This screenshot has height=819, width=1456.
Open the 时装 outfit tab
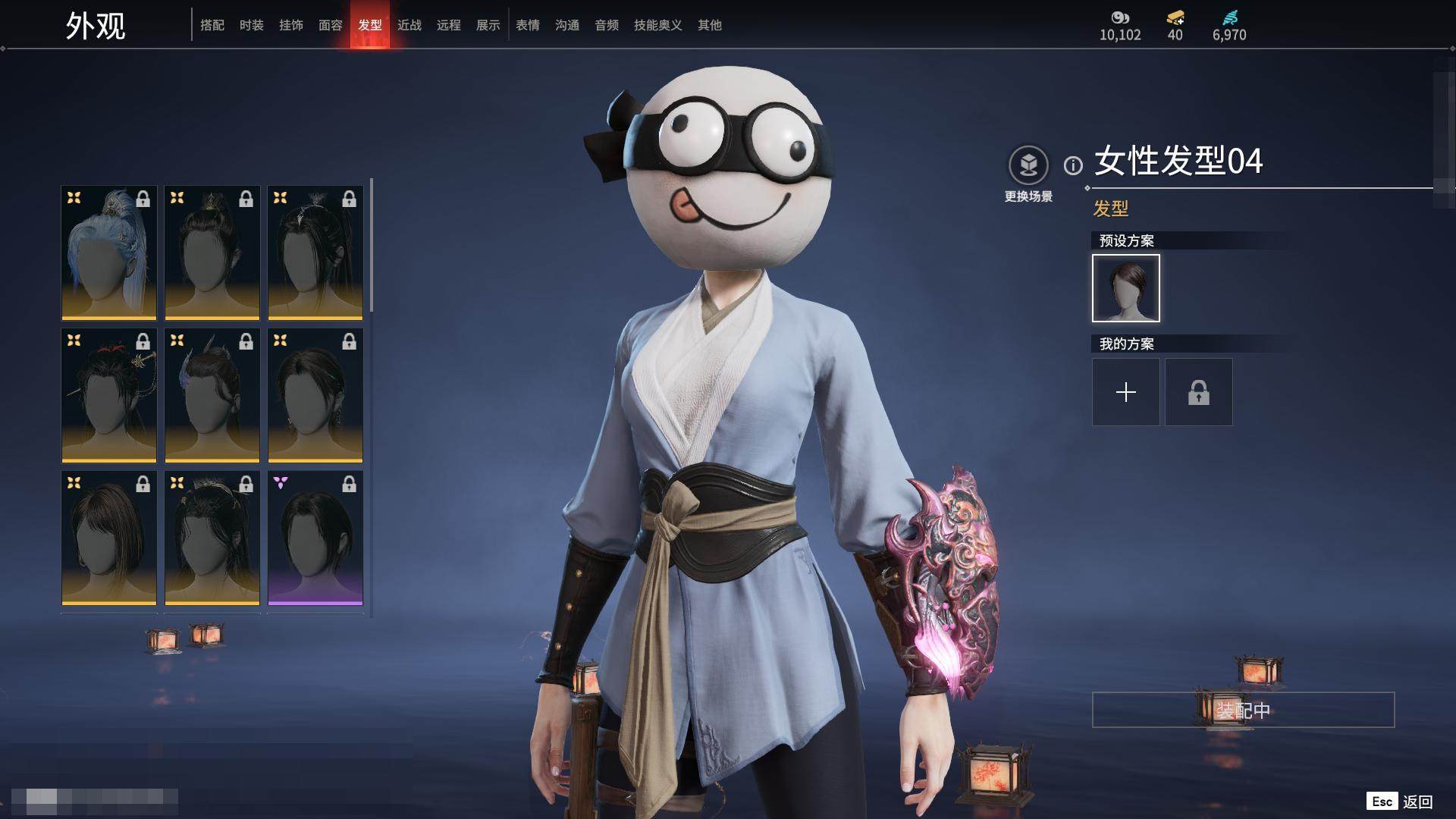252,25
